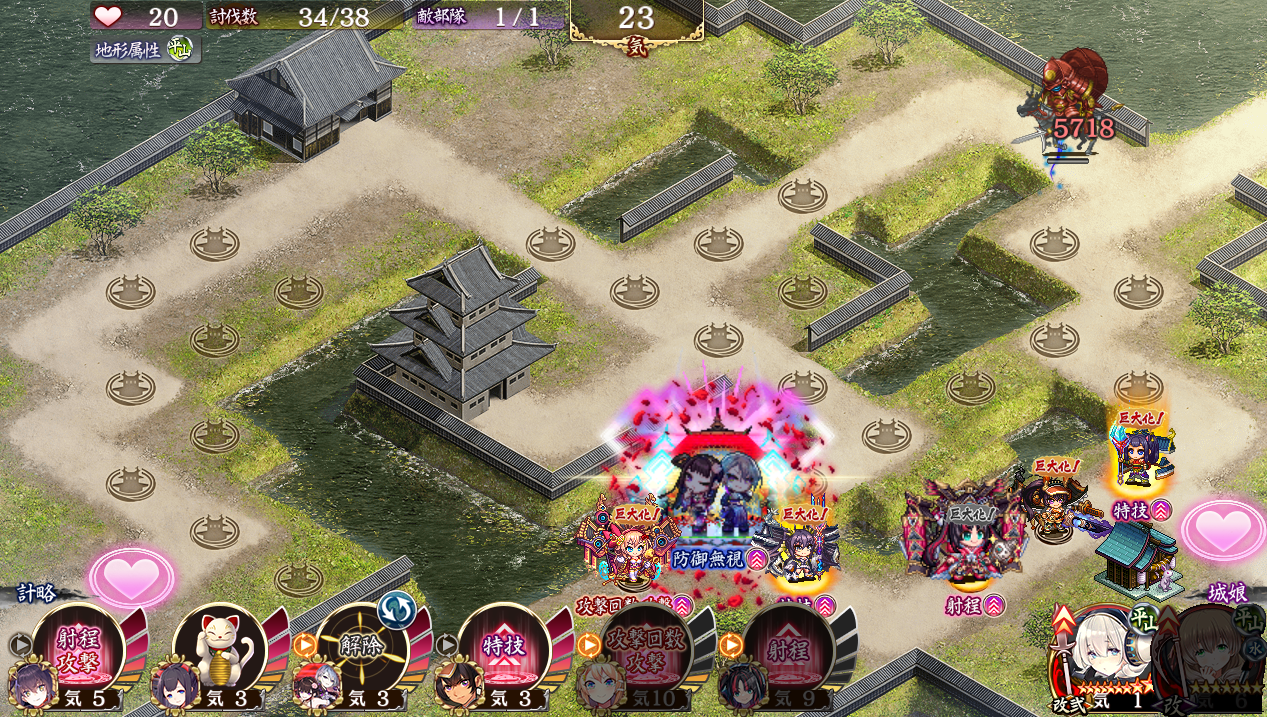Activate the purple 特技 stratagem skill

[x=503, y=647]
